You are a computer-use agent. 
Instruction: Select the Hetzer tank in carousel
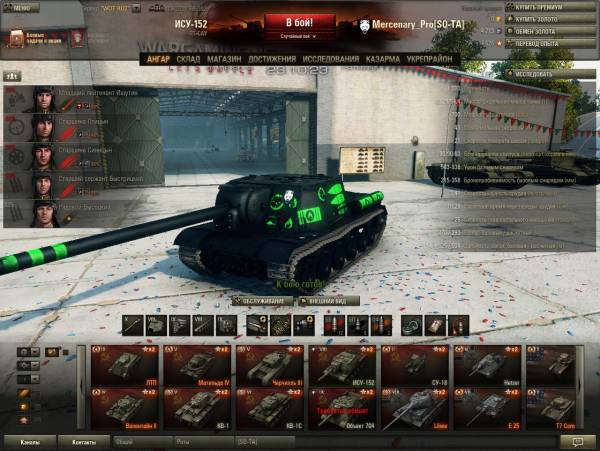(488, 365)
